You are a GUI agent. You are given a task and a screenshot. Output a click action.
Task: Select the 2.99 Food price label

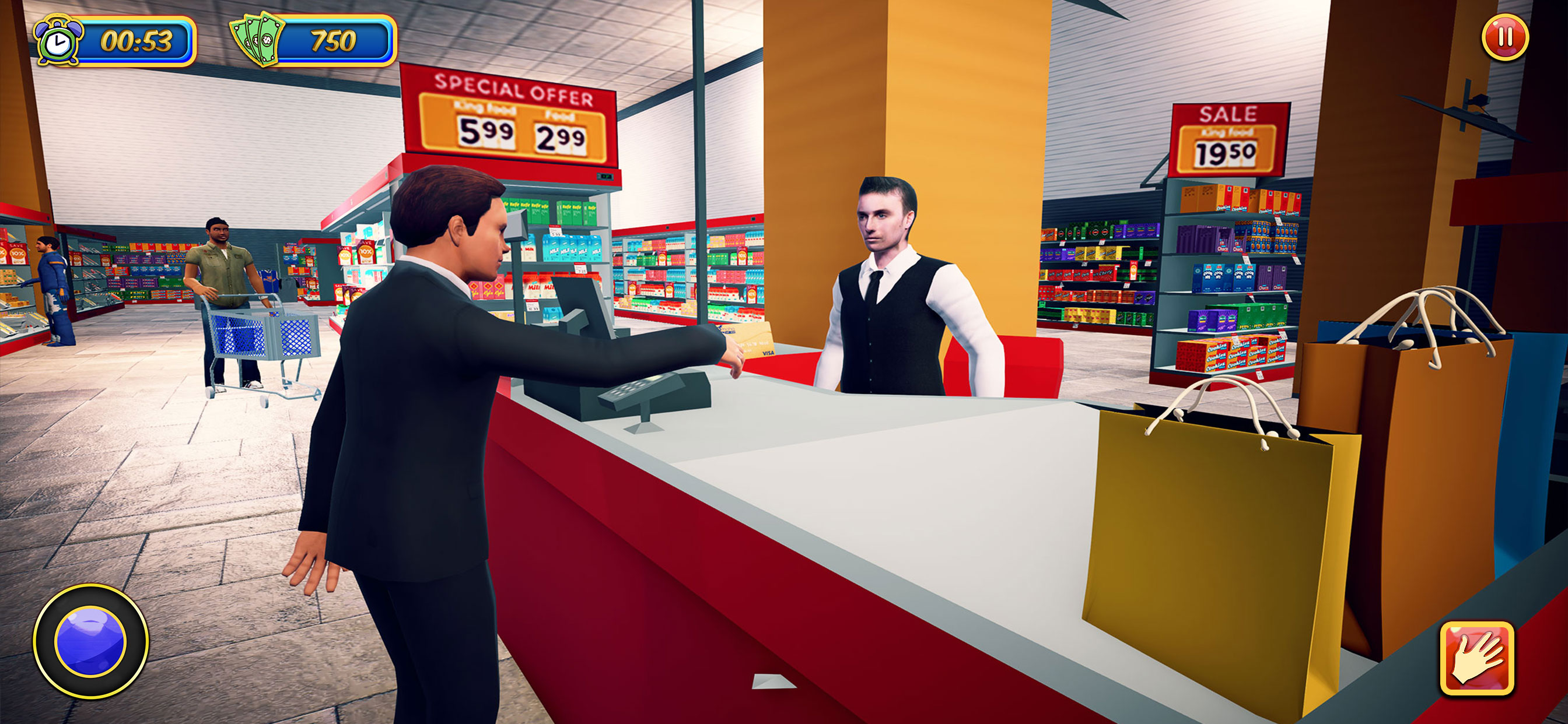564,137
